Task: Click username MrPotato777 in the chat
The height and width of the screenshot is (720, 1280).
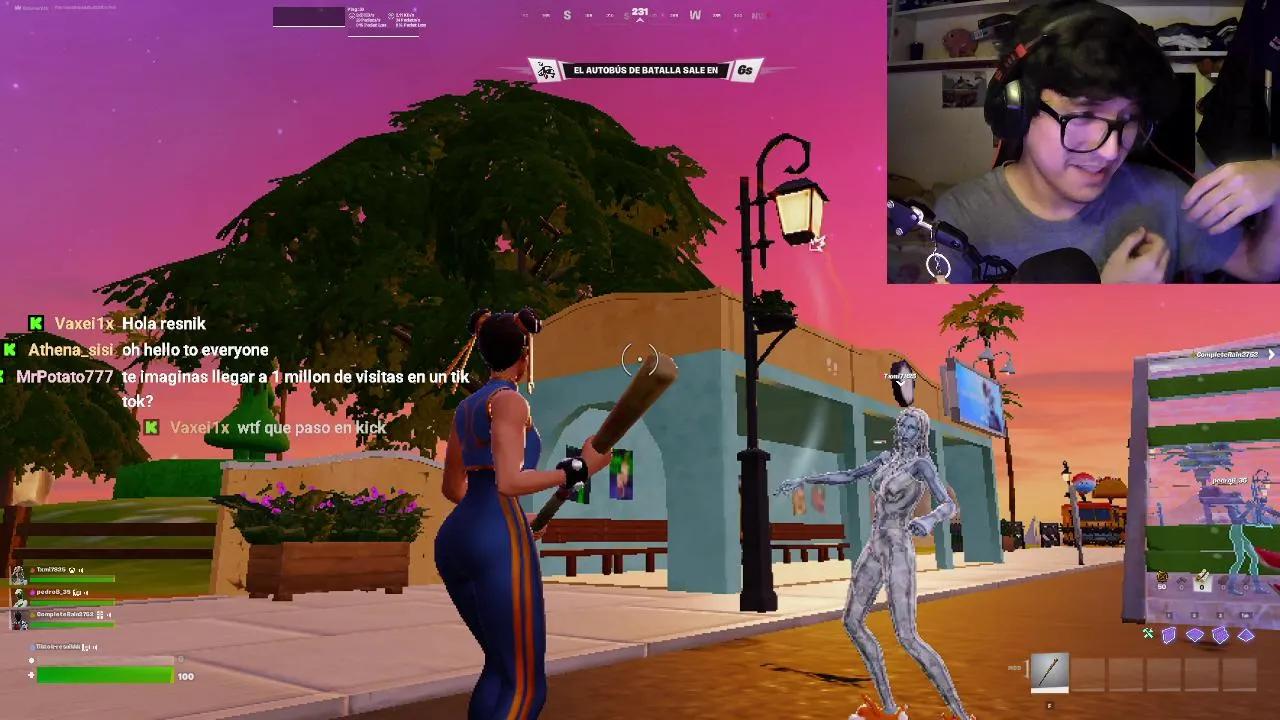Action: pyautogui.click(x=63, y=377)
